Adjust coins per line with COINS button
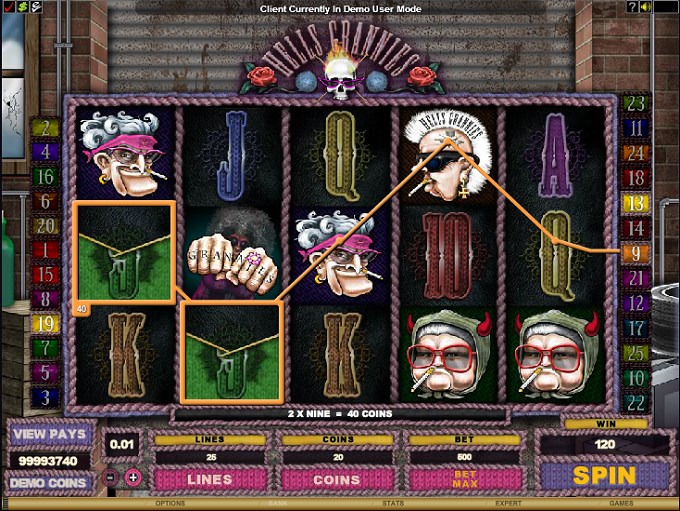 click(338, 479)
